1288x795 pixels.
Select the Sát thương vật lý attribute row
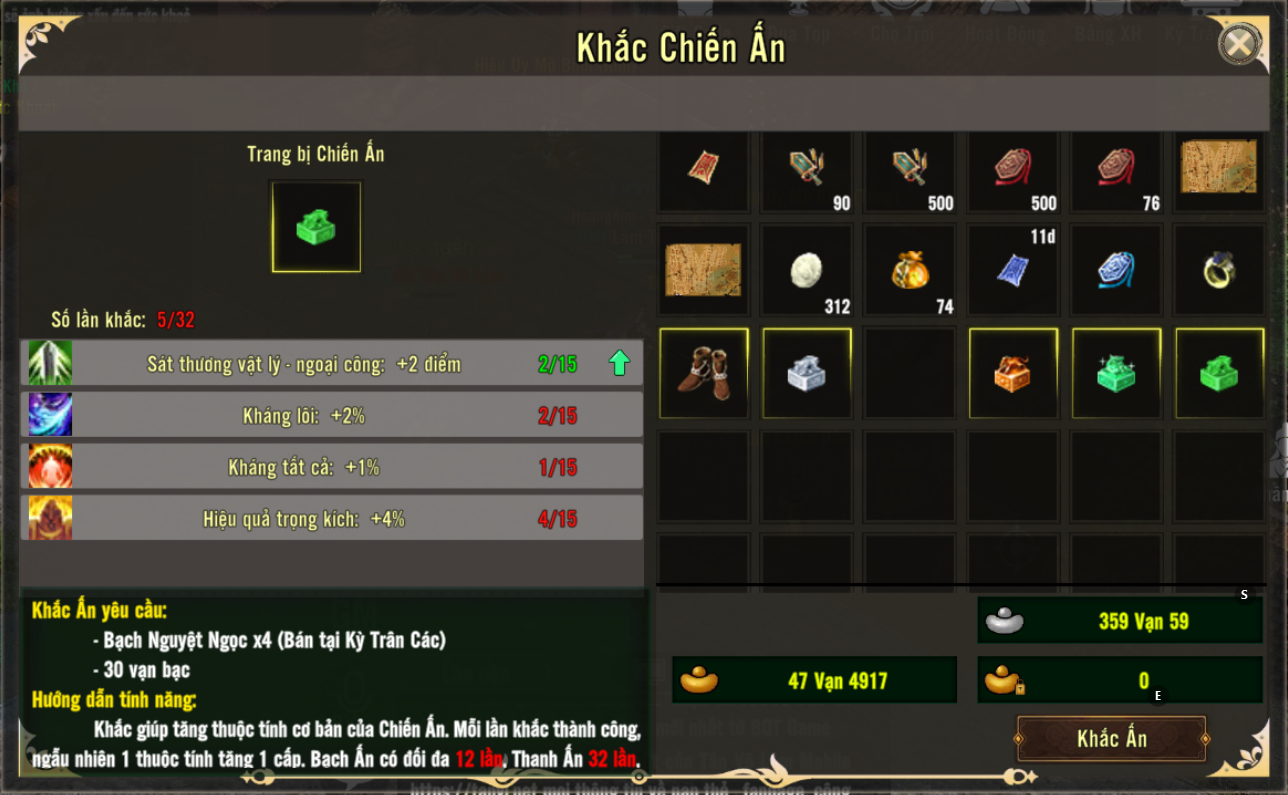click(331, 364)
